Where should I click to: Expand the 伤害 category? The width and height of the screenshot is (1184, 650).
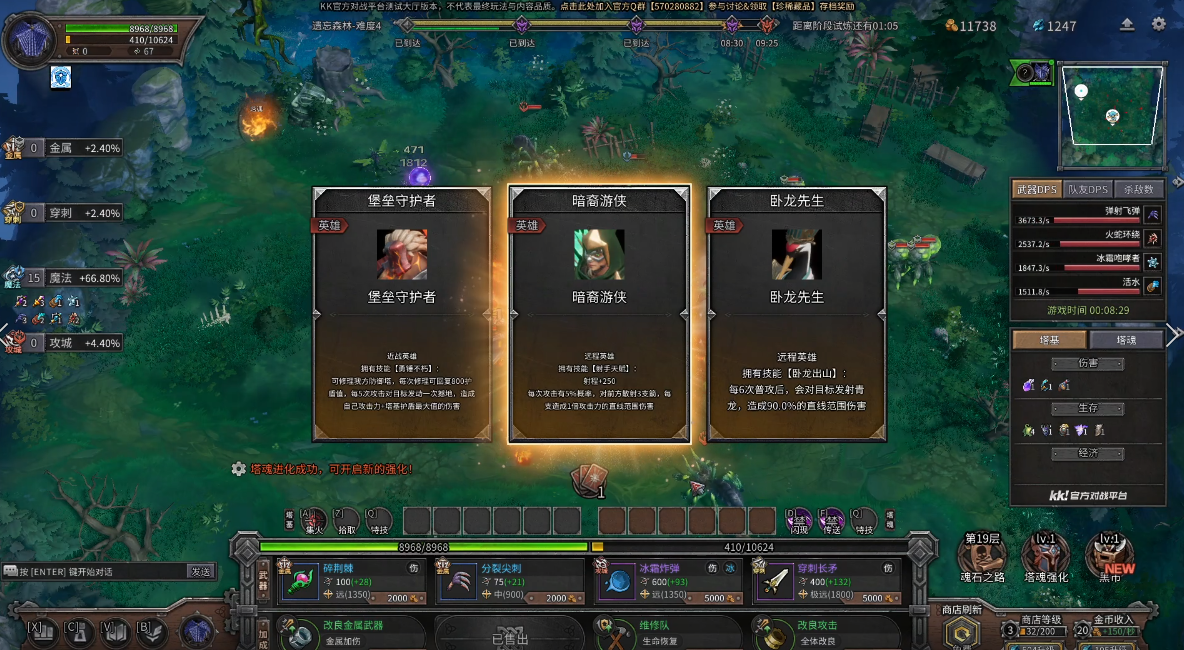pos(1087,364)
